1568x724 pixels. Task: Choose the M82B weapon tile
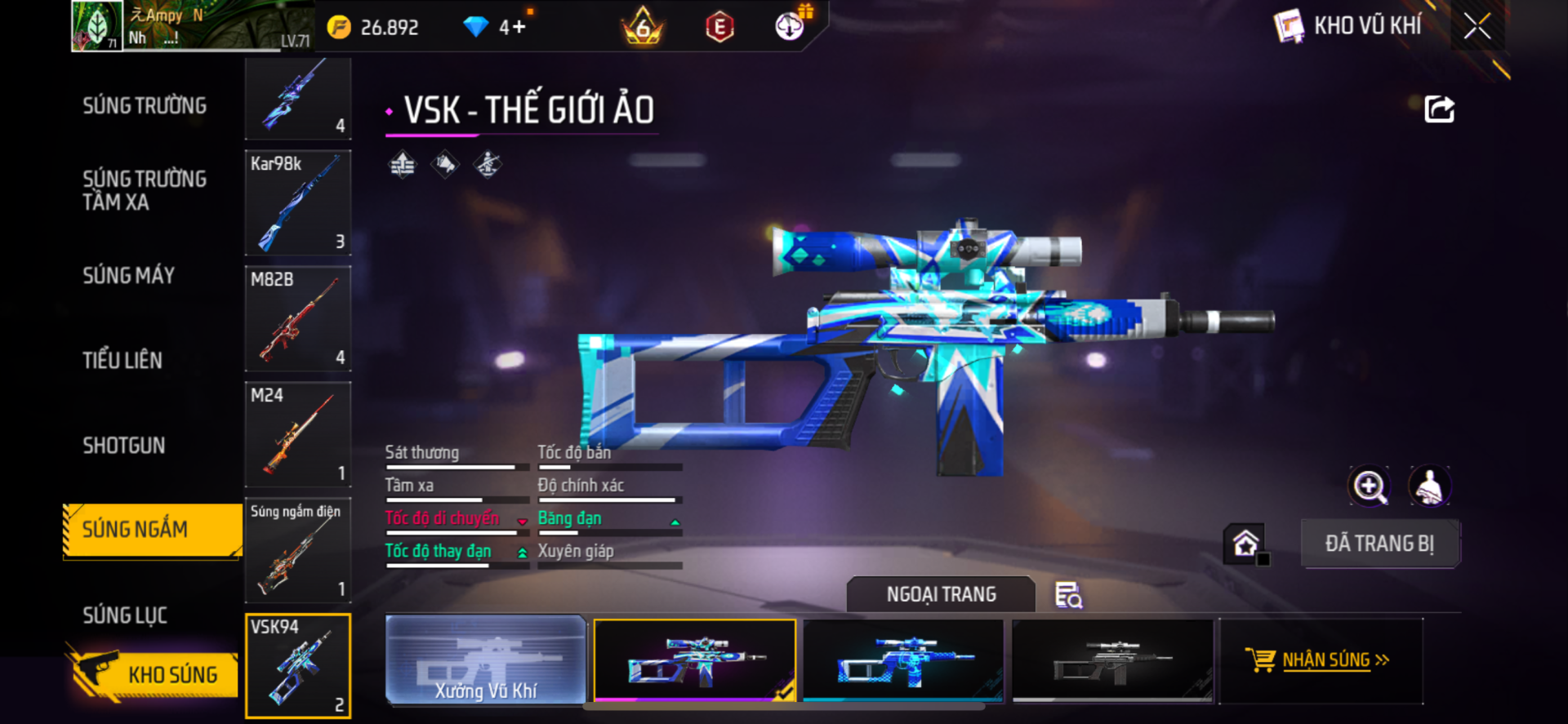point(298,318)
